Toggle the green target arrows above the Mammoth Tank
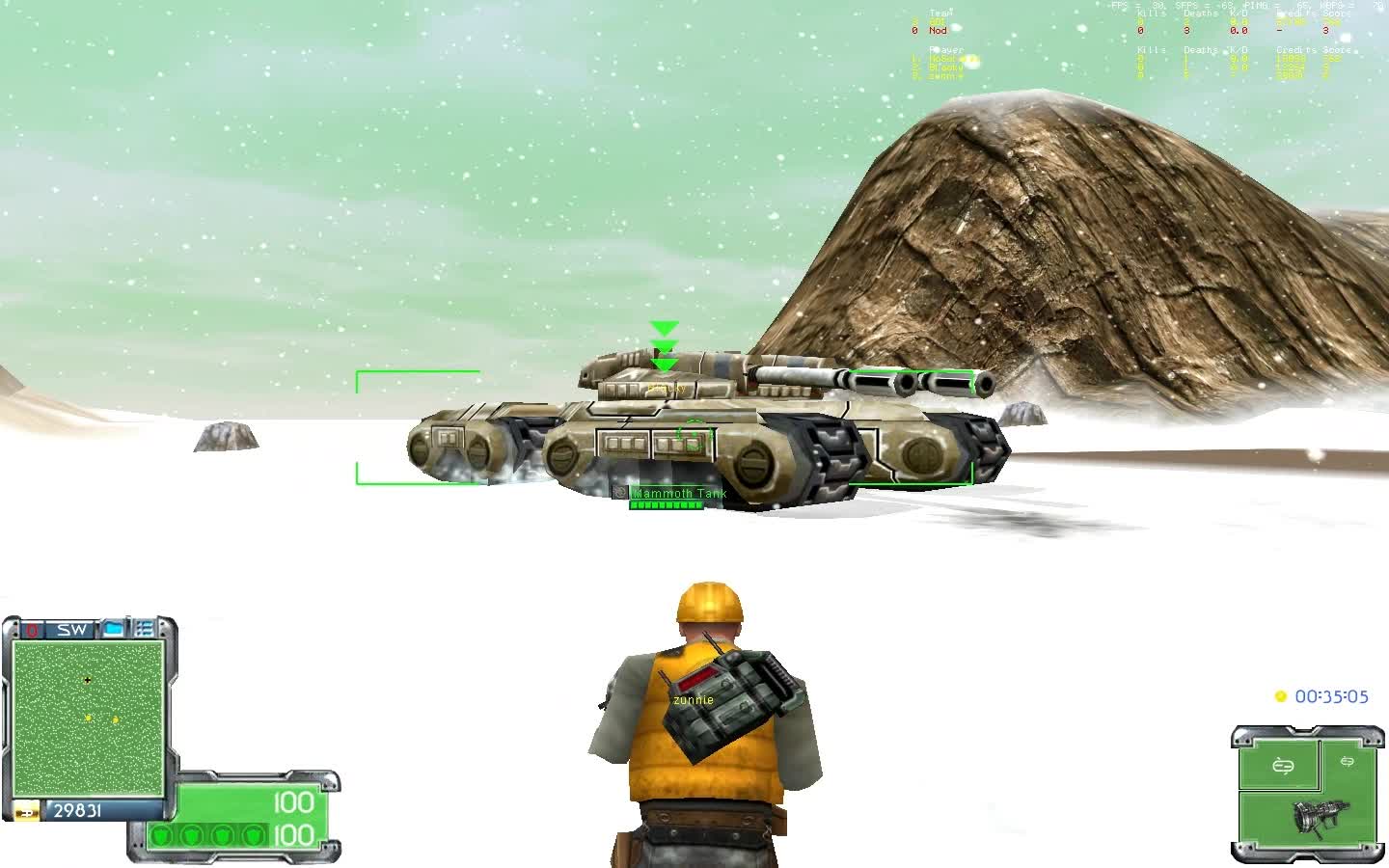1389x868 pixels. [x=664, y=344]
